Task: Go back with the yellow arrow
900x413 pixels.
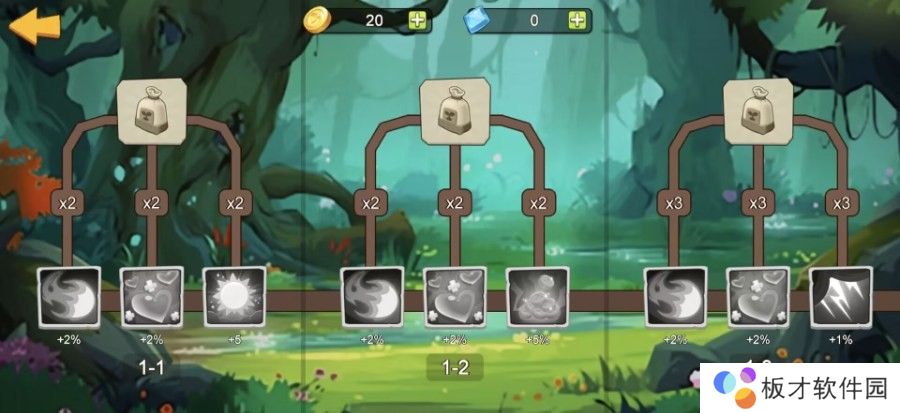Action: 34,26
